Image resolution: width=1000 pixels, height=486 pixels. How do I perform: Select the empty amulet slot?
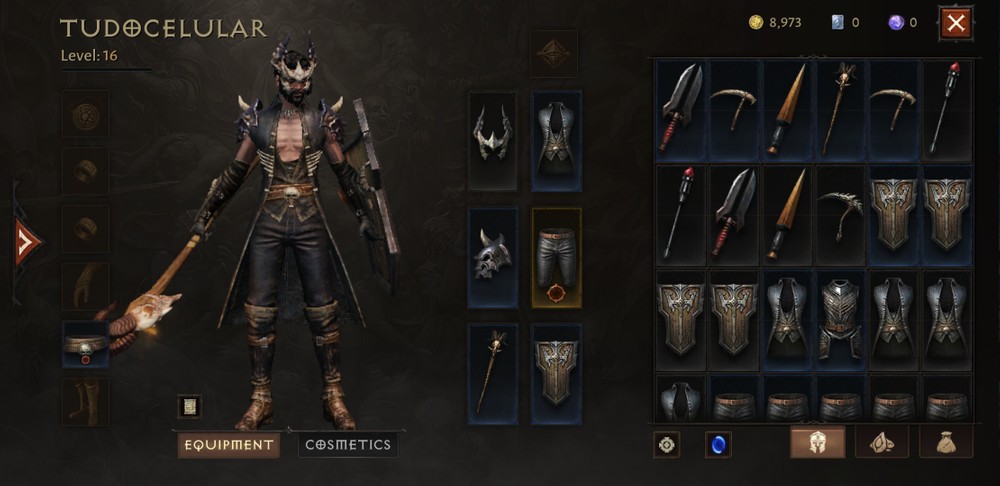pyautogui.click(x=86, y=115)
